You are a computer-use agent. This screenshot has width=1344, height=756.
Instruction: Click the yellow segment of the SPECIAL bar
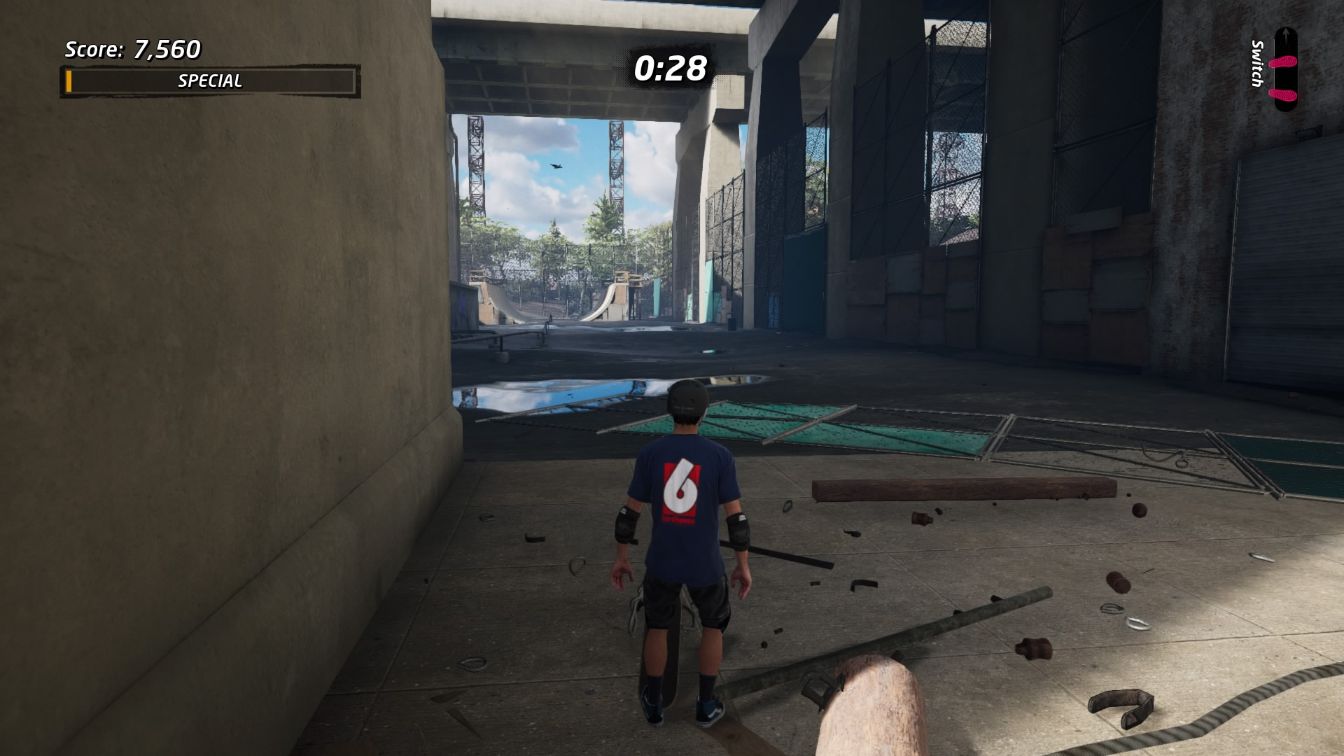pyautogui.click(x=70, y=80)
